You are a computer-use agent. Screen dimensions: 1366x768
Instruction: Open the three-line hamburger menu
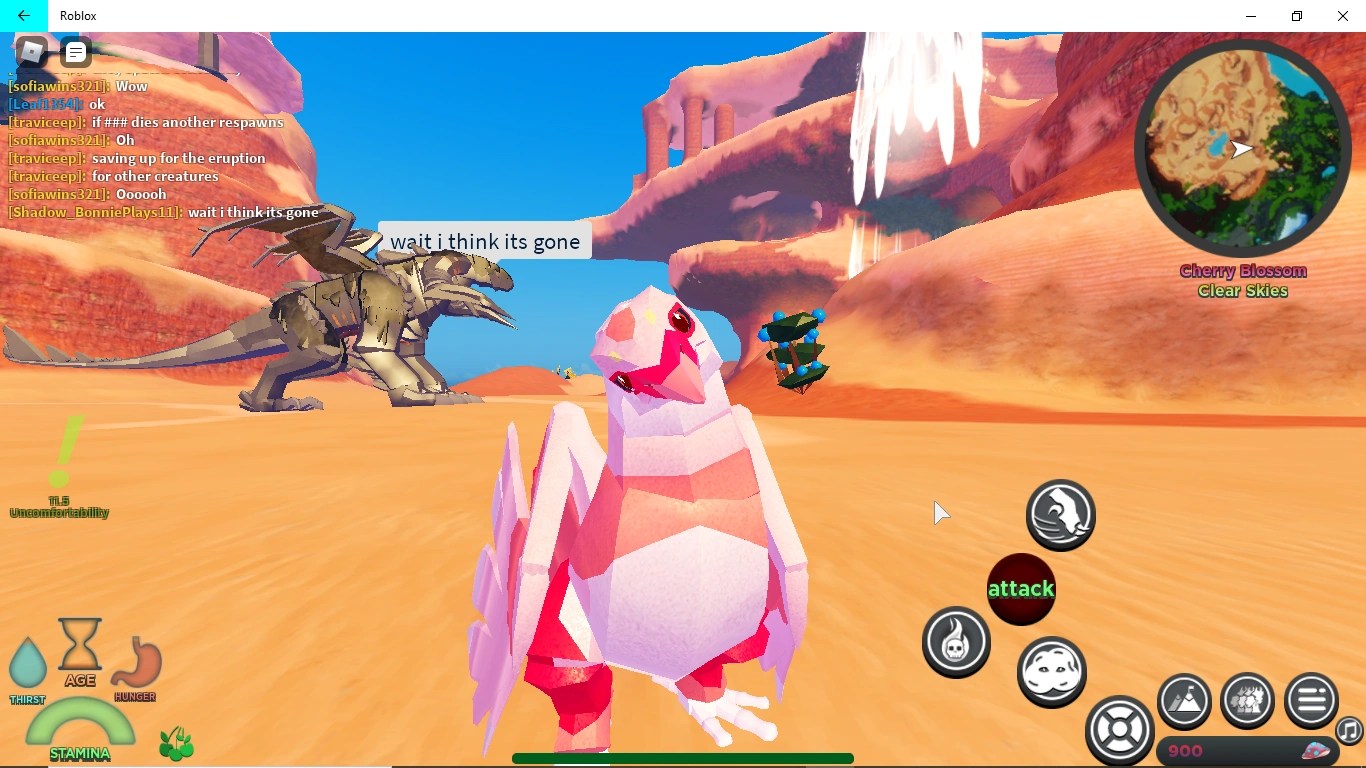pos(1311,700)
